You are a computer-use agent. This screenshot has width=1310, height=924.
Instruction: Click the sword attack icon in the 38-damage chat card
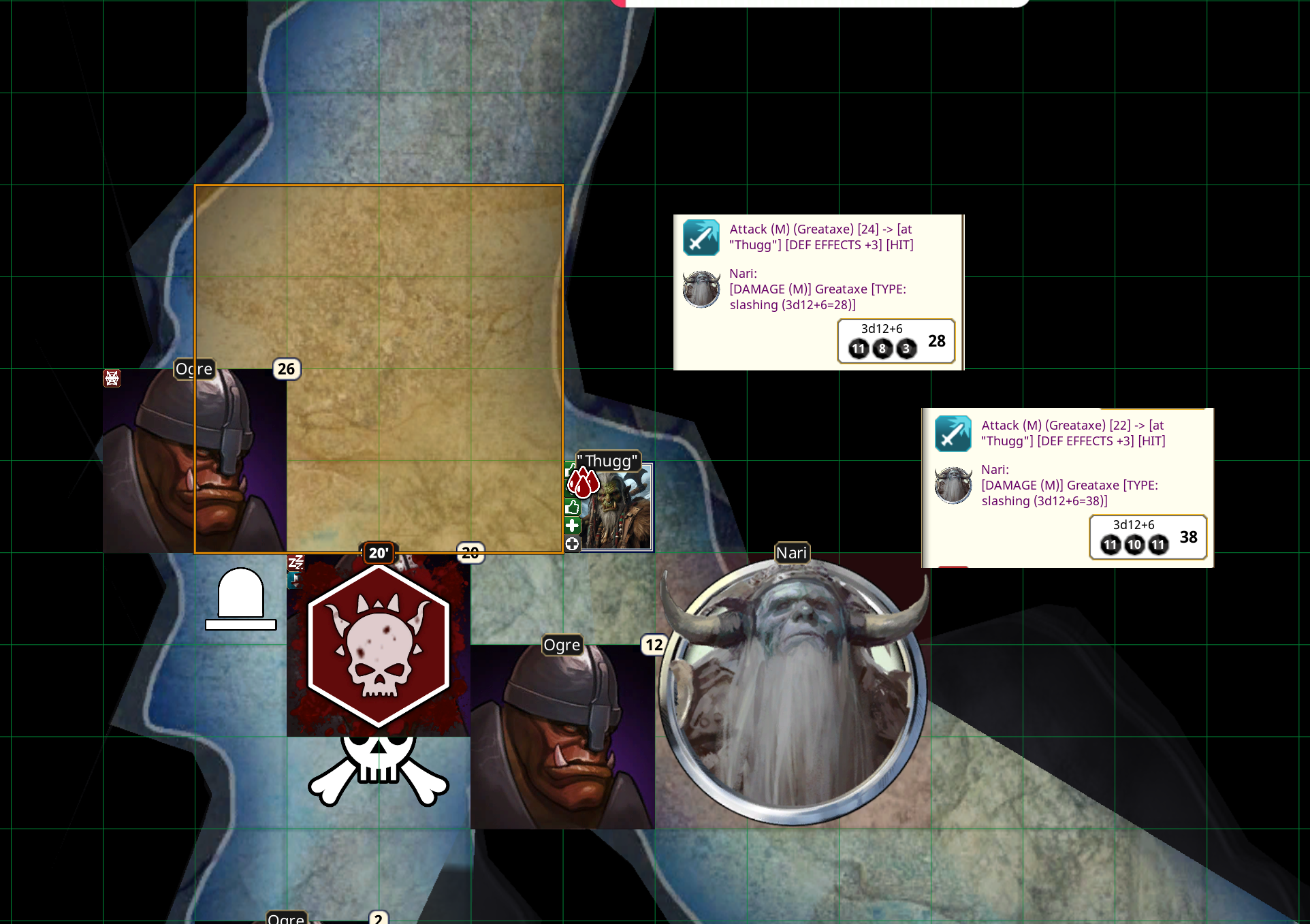[x=953, y=434]
